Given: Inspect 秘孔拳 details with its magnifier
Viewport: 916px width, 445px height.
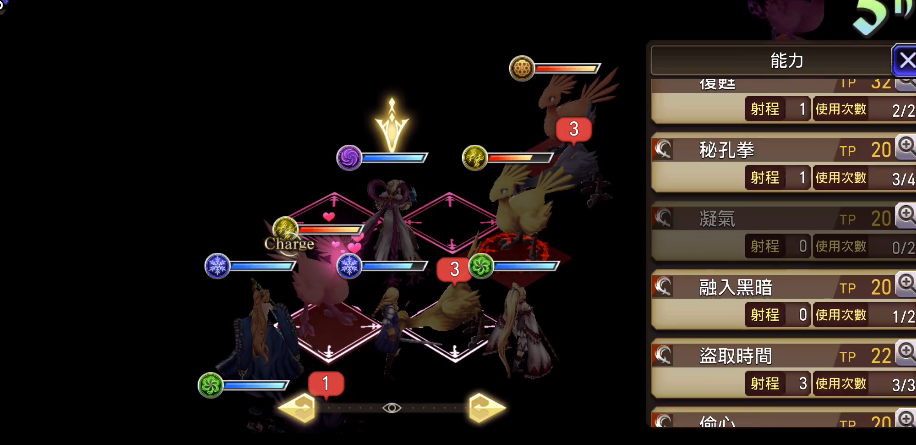Looking at the screenshot, I should pos(906,148).
